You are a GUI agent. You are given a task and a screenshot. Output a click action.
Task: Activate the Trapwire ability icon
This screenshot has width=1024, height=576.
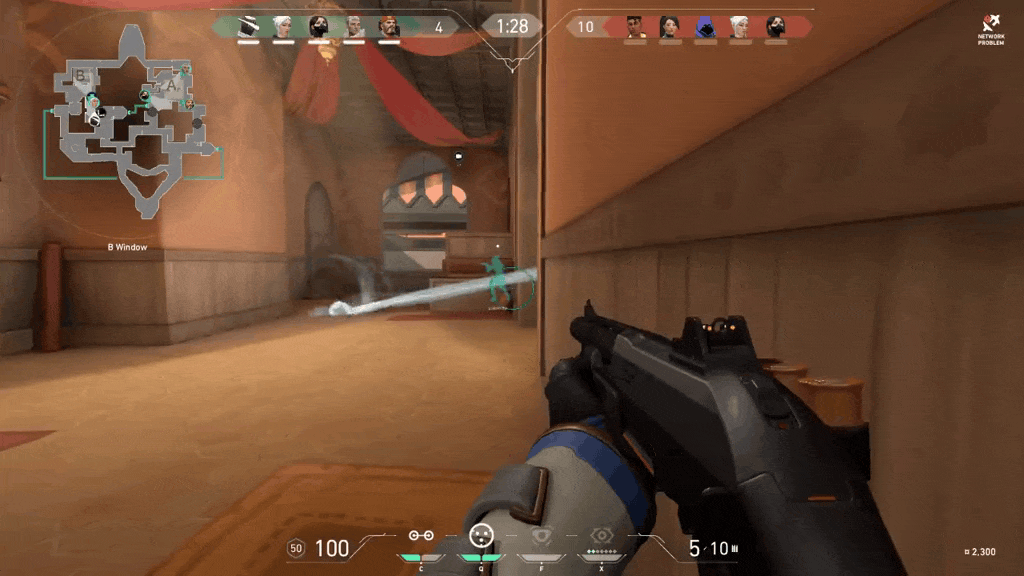pyautogui.click(x=421, y=537)
